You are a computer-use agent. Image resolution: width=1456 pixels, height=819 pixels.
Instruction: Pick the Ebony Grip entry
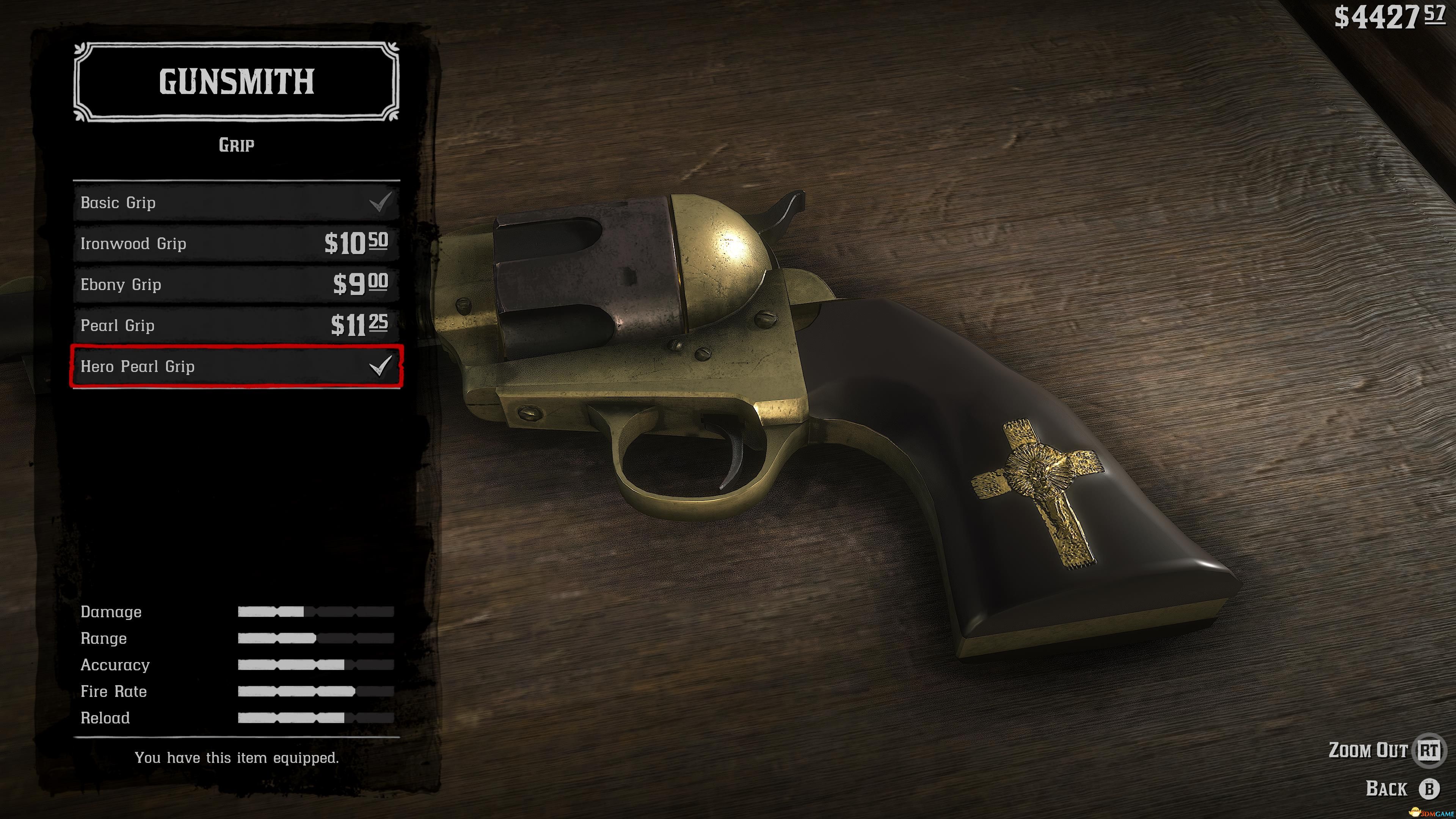tap(236, 284)
